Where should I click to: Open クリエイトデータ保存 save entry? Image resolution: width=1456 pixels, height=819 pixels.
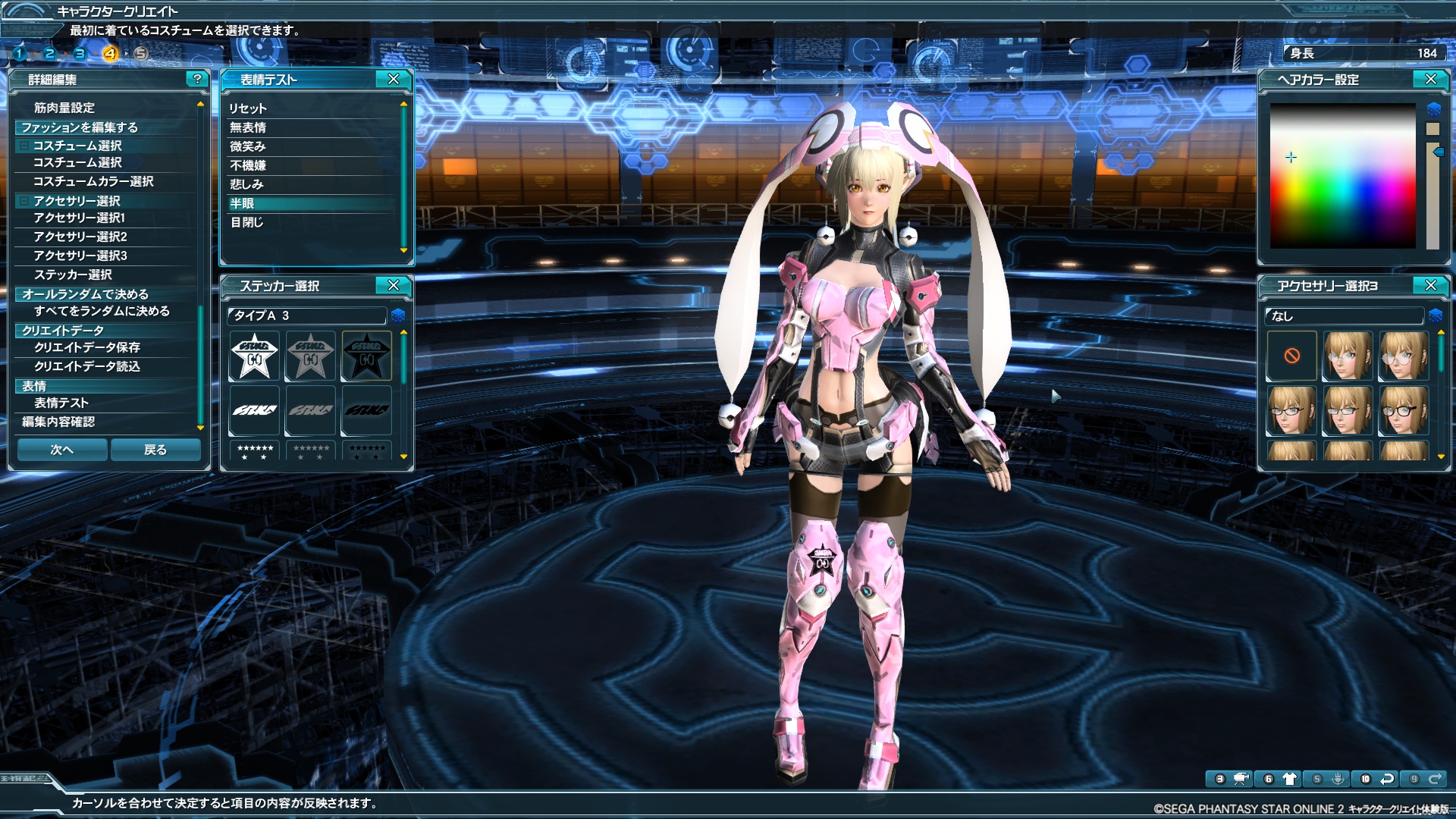click(x=87, y=347)
